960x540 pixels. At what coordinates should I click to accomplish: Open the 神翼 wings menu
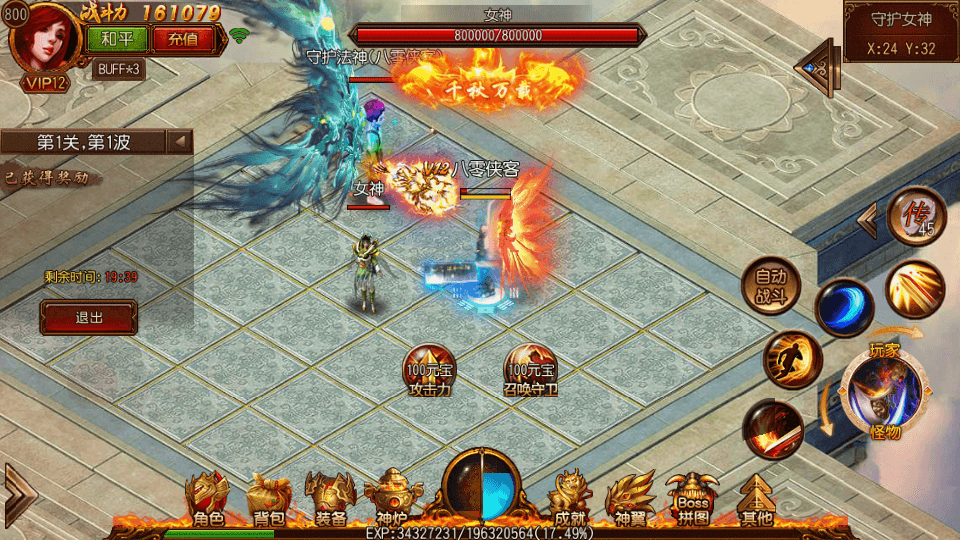click(x=632, y=499)
